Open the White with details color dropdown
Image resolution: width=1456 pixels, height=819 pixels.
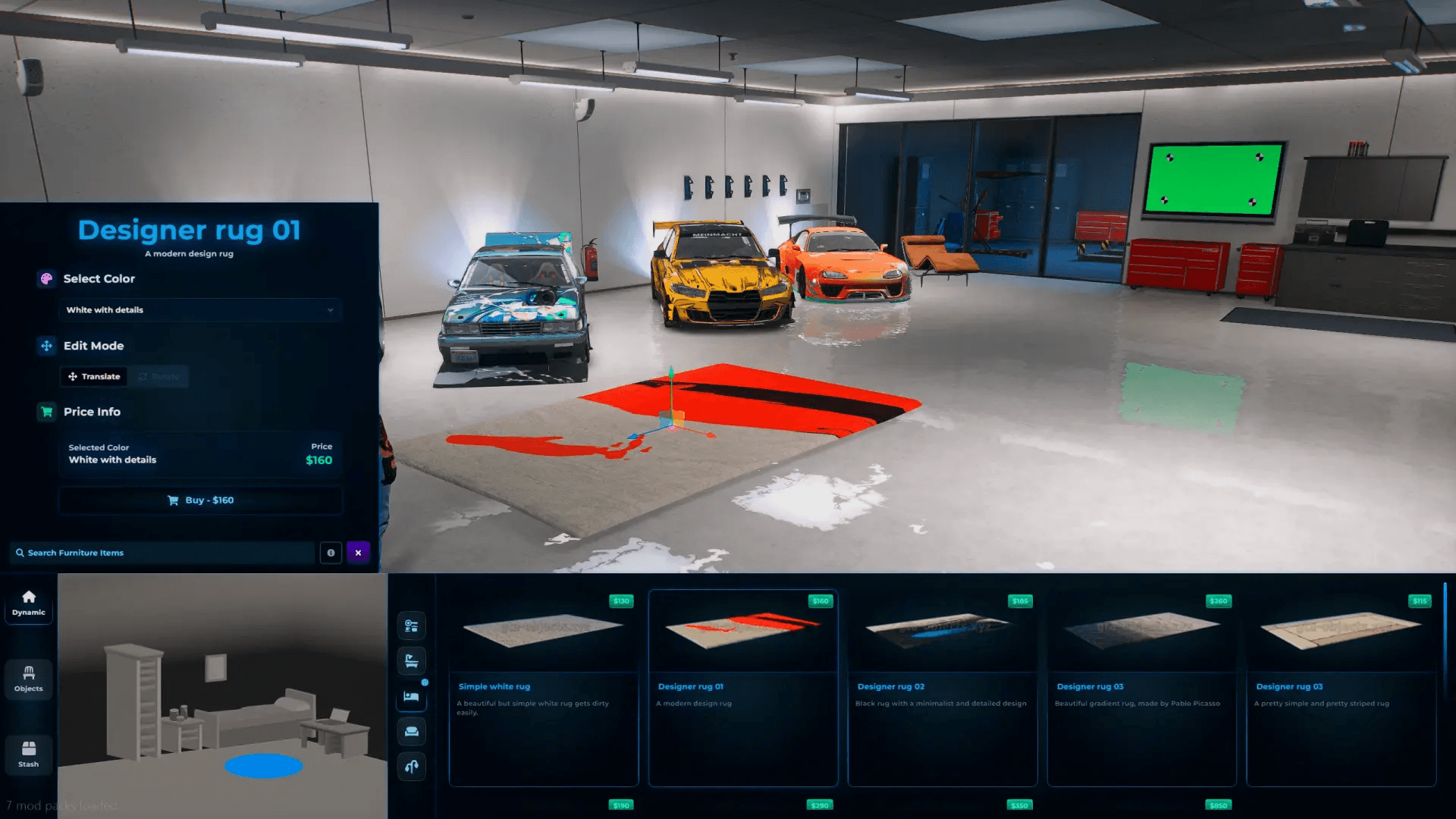click(x=200, y=310)
